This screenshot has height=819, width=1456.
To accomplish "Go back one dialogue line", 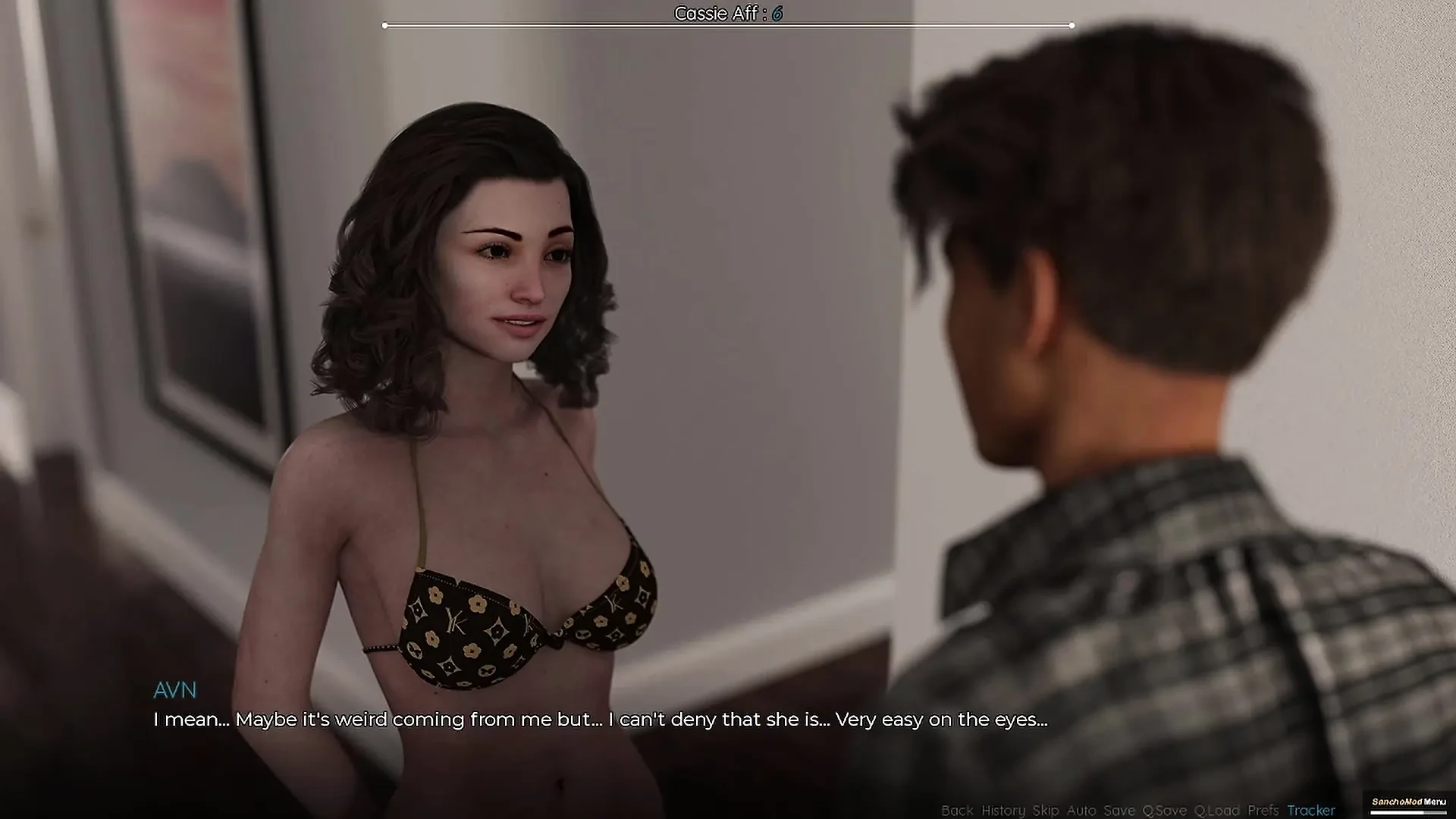I will point(957,810).
